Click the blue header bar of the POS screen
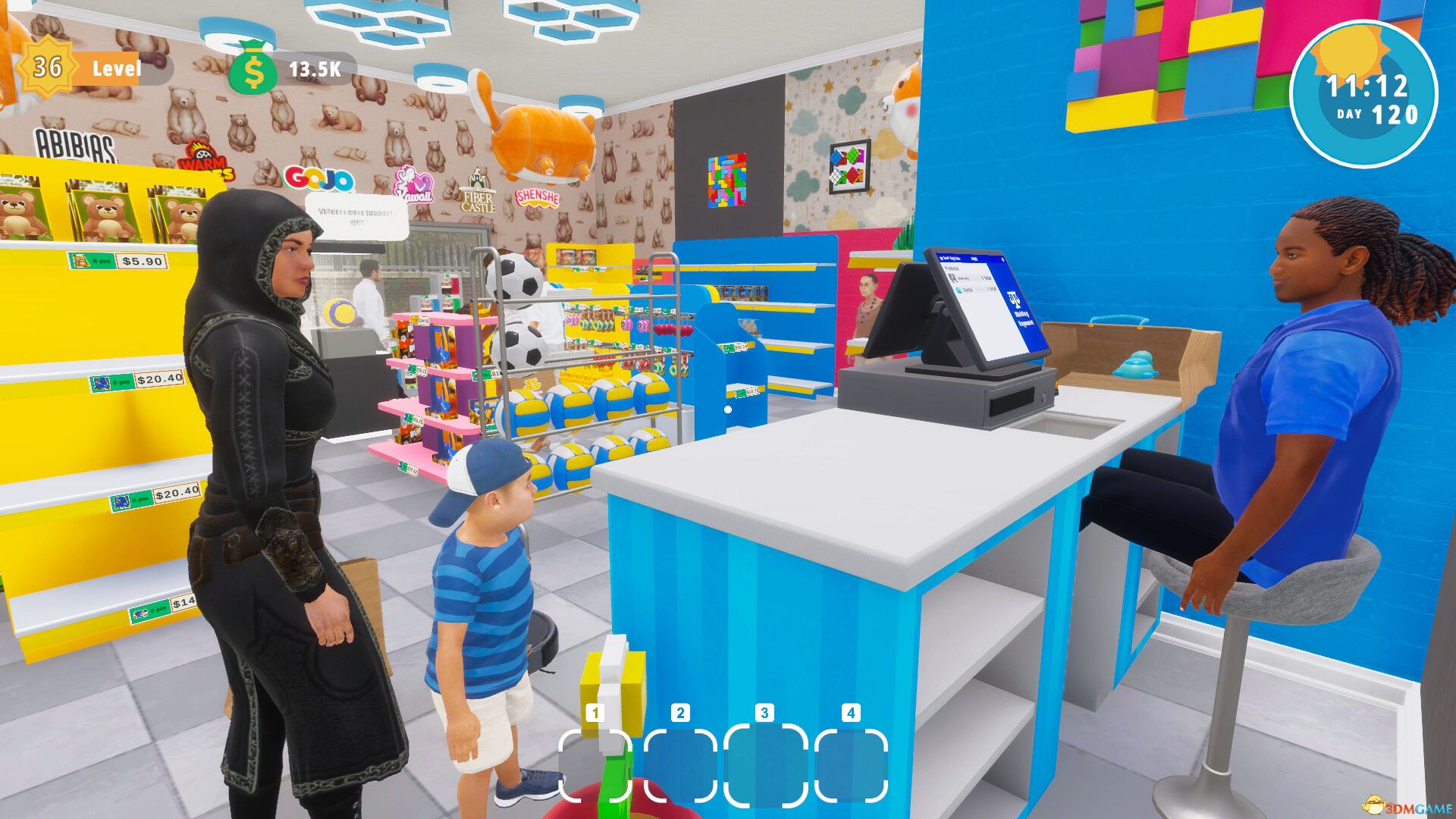Screen dimensions: 1456x819 (974, 258)
